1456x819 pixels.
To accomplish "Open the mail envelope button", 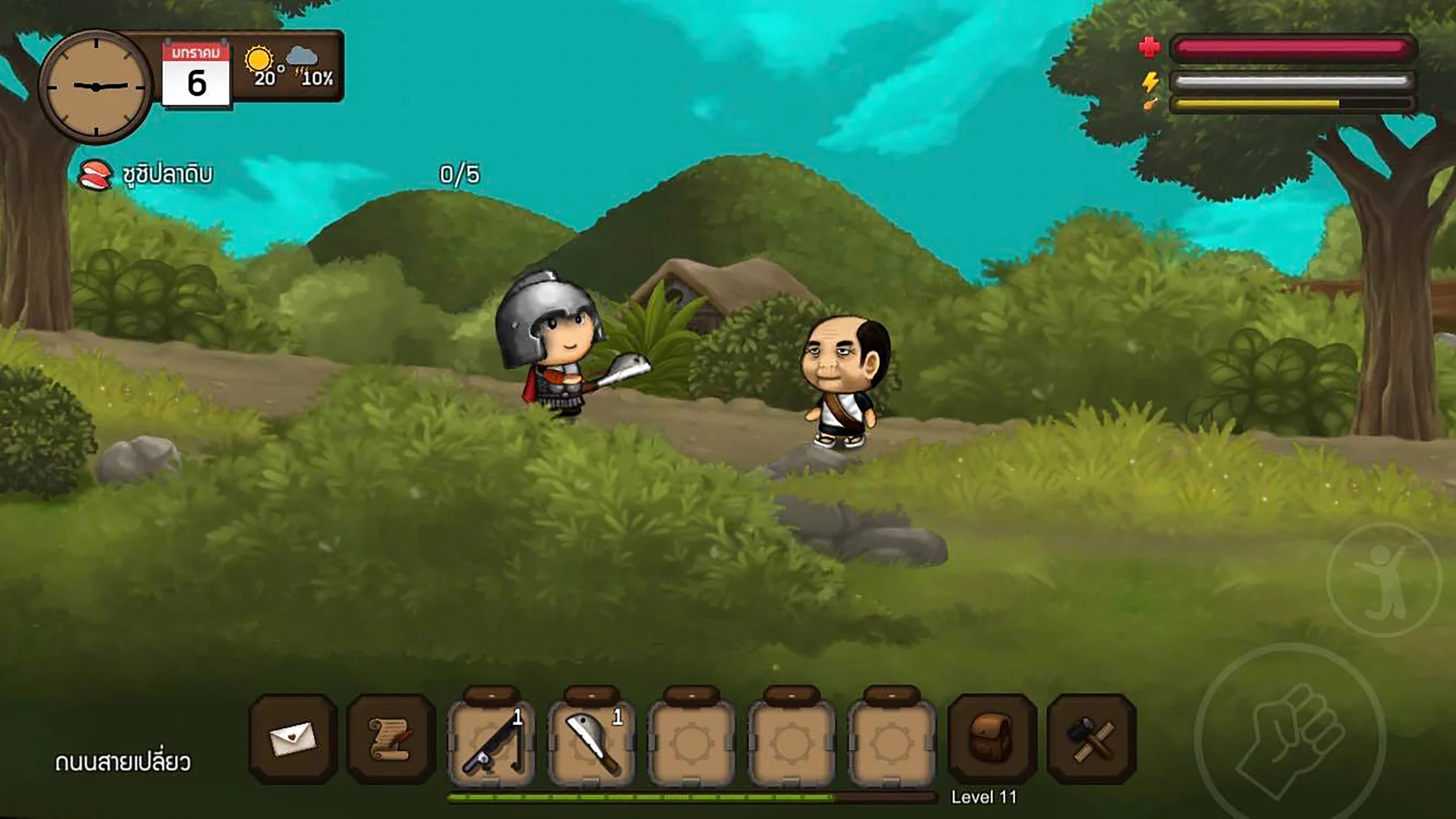I will click(293, 739).
